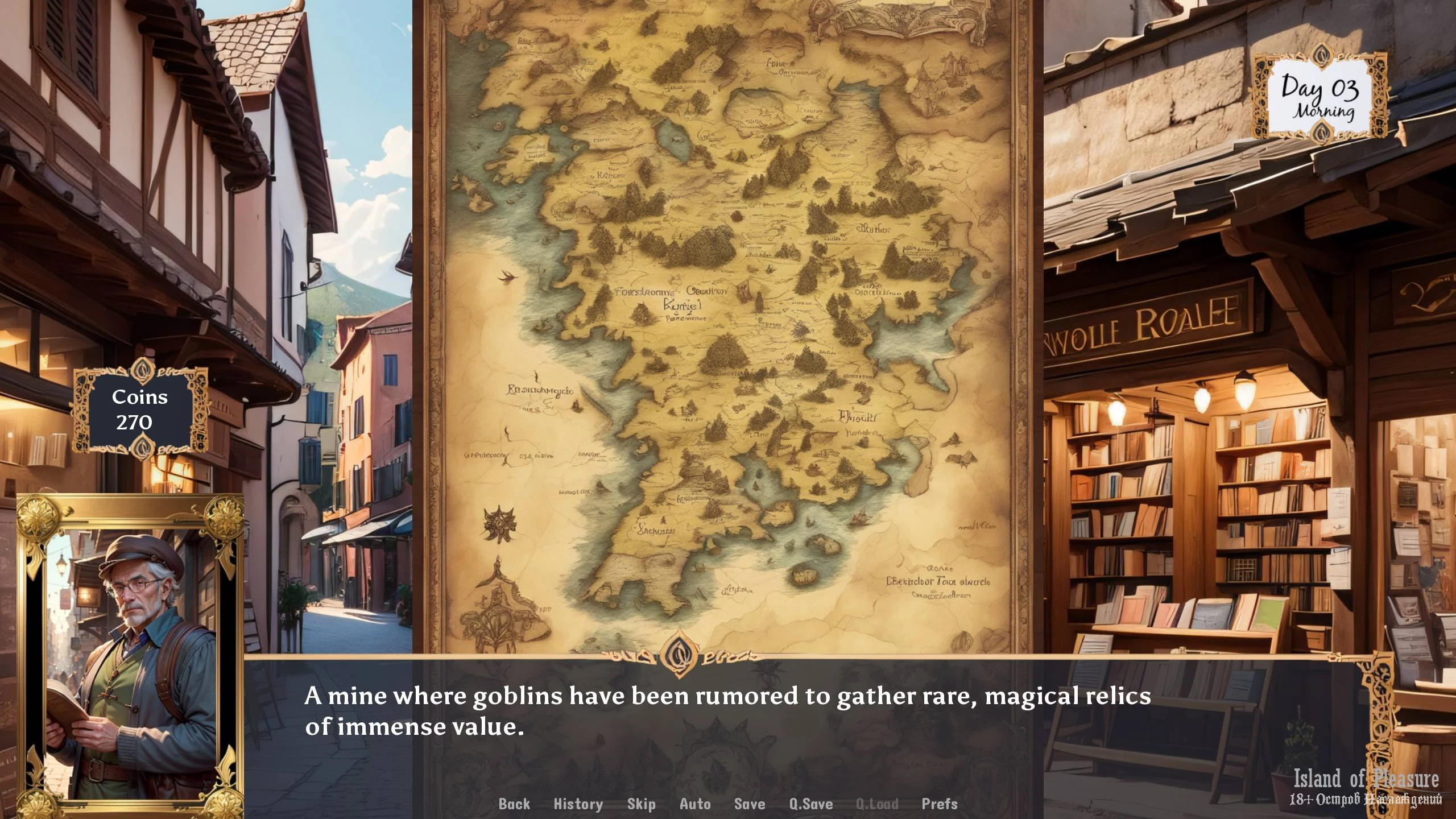Screen dimensions: 1456x819
Task: Toggle Auto dialogue advance
Action: coord(695,804)
